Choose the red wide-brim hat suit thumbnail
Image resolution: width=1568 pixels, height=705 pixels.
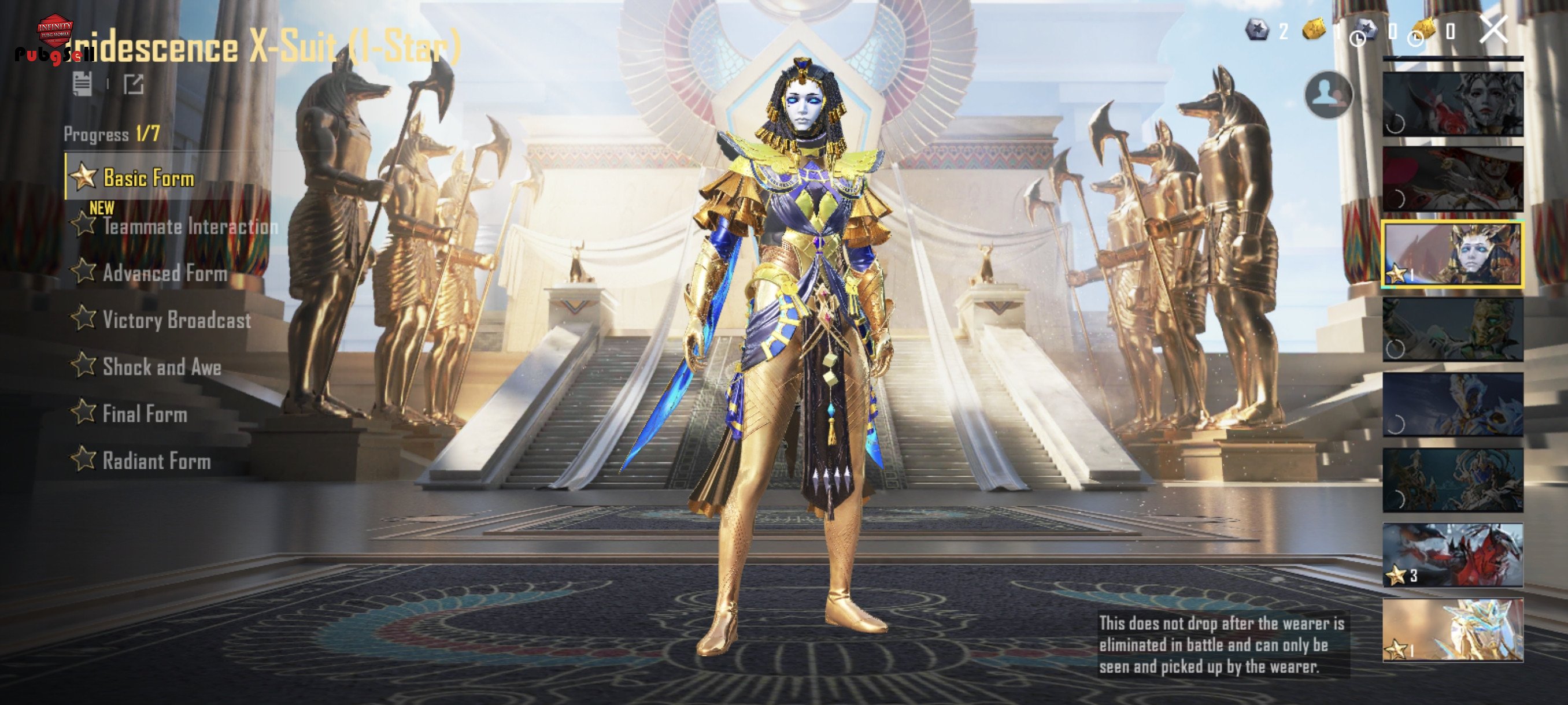1452,179
